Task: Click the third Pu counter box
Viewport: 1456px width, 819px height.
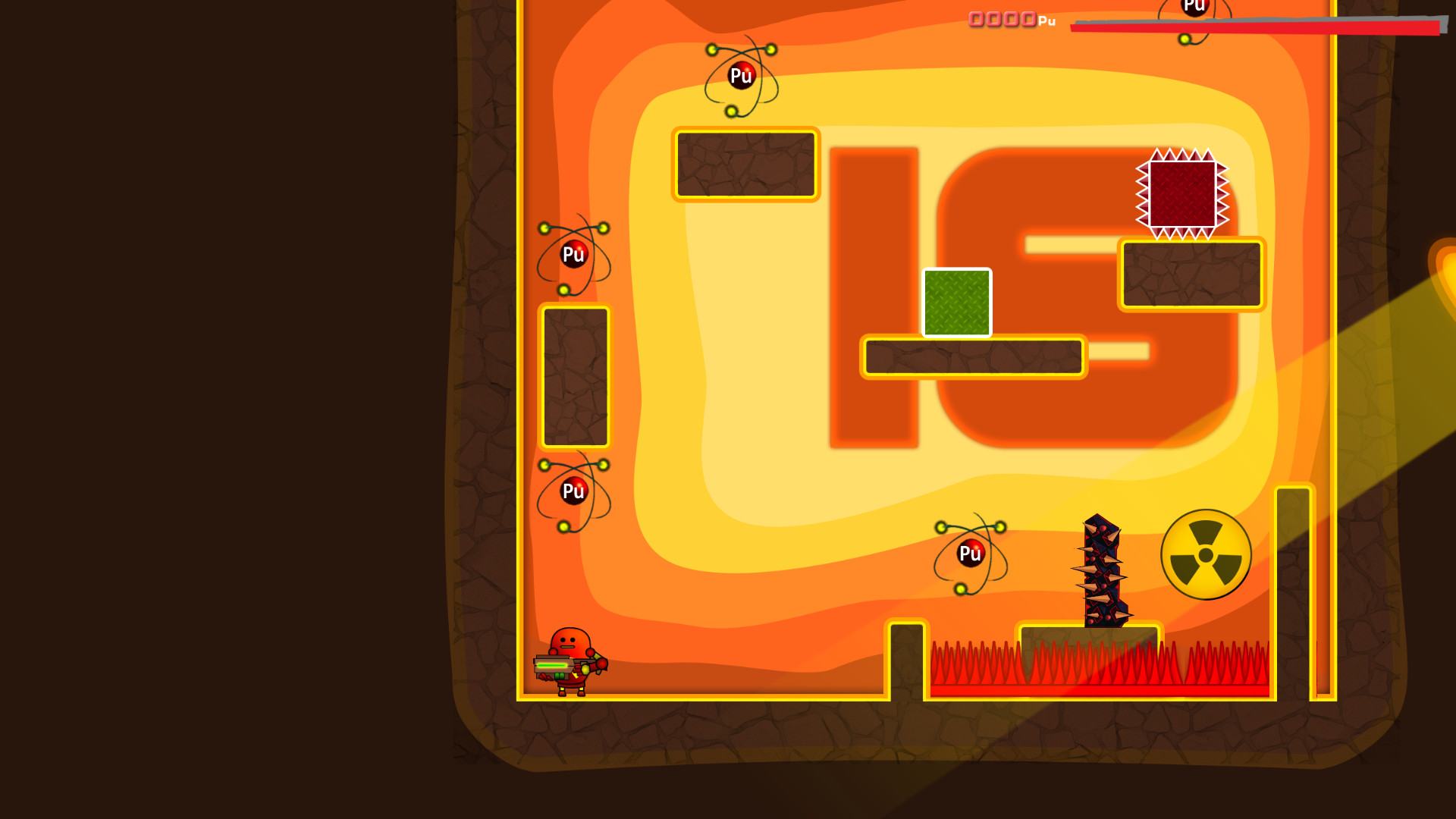Action: coord(1011,20)
